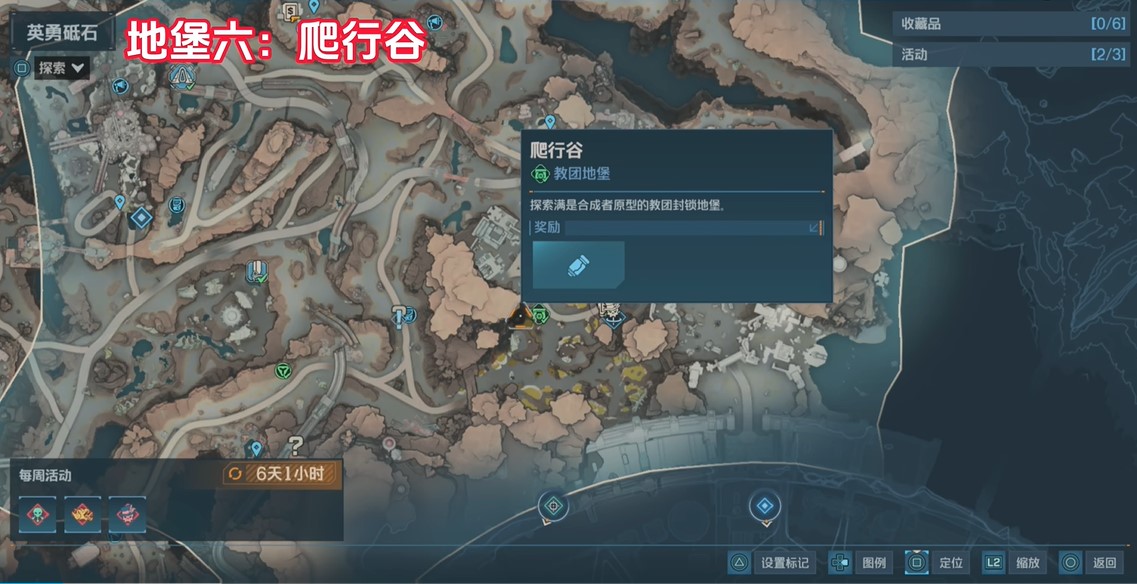Viewport: 1137px width, 584px height.
Task: Choose the orange flame weekly activity icon
Action: (81, 514)
